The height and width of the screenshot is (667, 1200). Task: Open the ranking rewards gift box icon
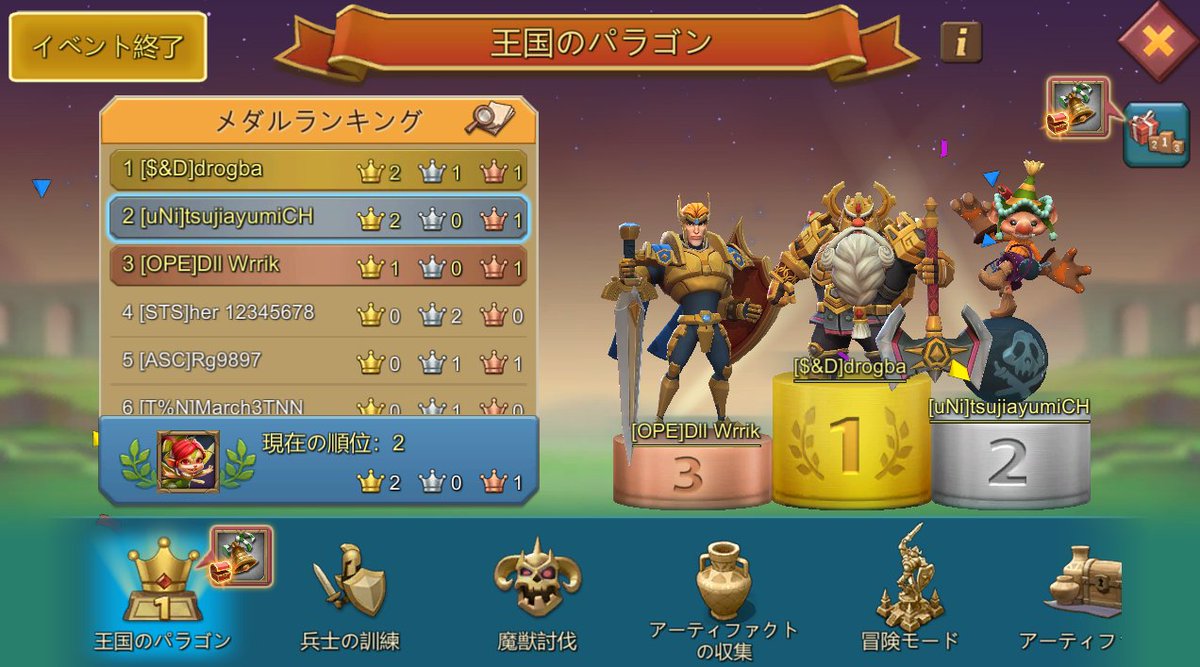pyautogui.click(x=1155, y=135)
